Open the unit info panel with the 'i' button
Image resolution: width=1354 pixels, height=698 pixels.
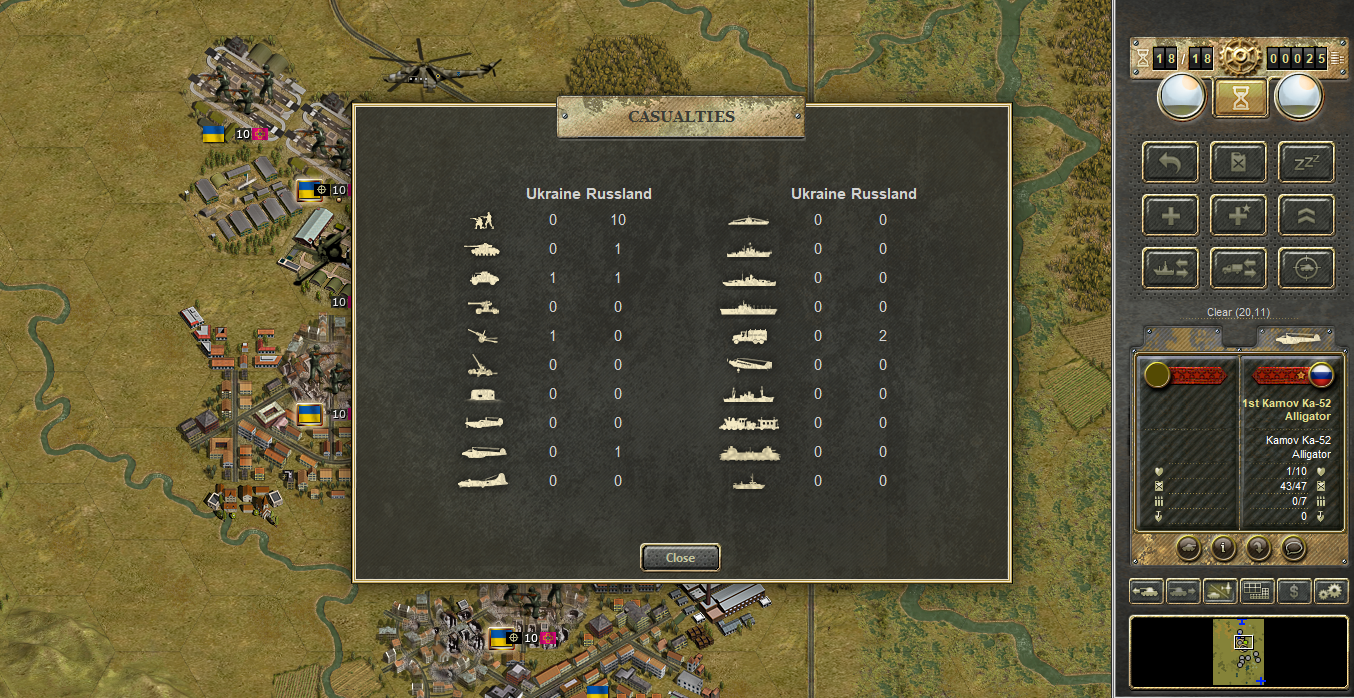pyautogui.click(x=1222, y=547)
